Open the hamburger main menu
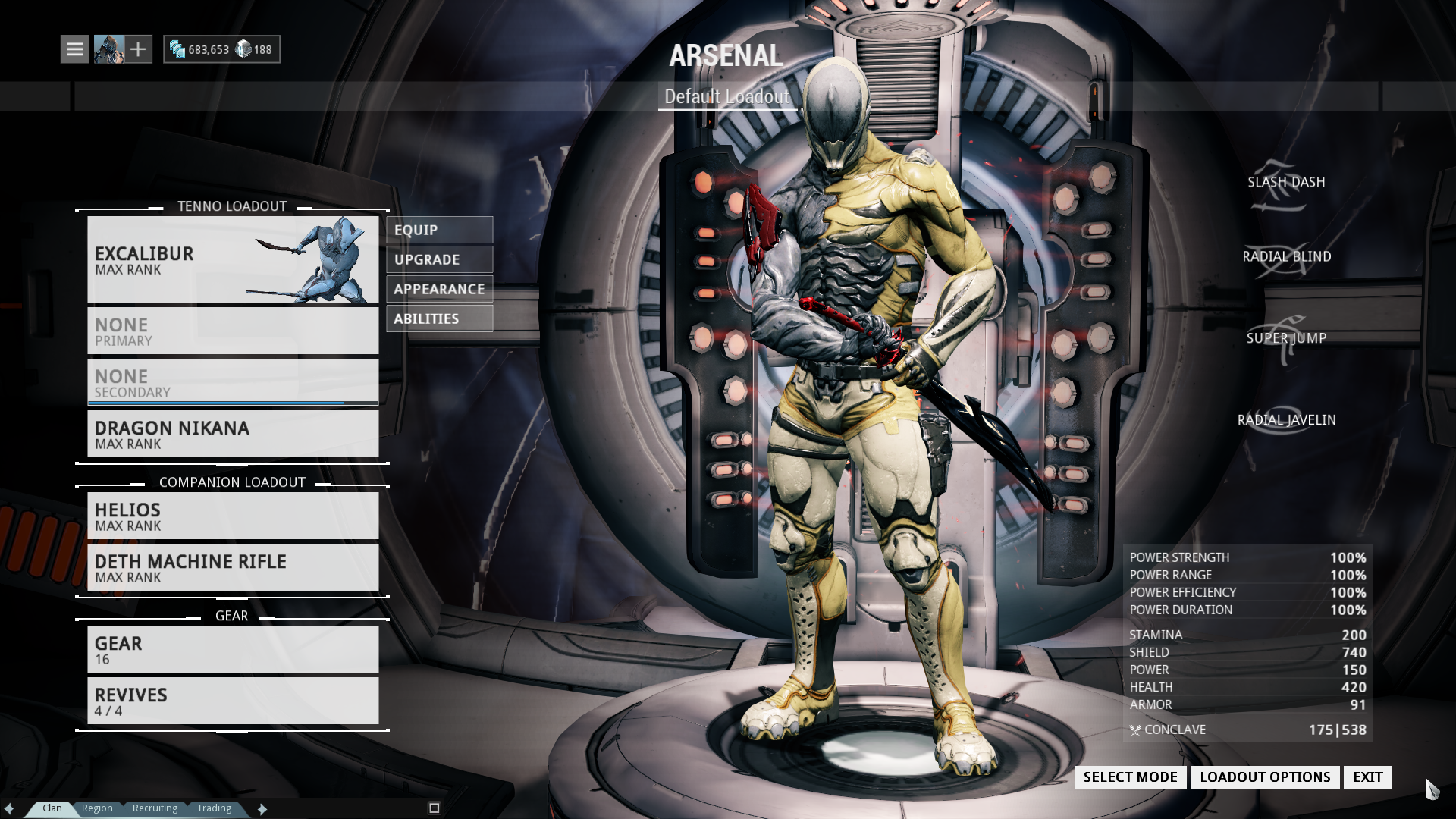The image size is (1456, 819). (x=74, y=49)
